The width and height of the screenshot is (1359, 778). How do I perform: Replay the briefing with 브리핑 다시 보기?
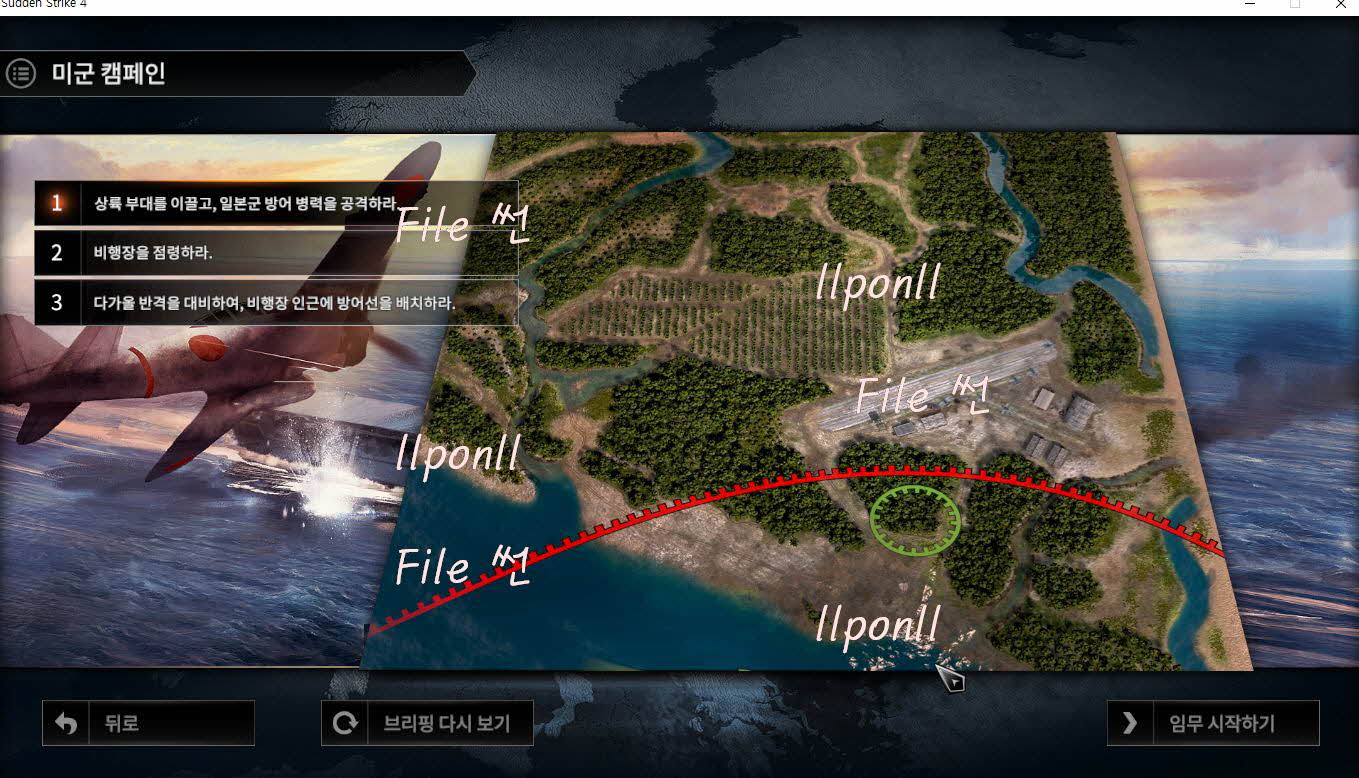pos(427,723)
